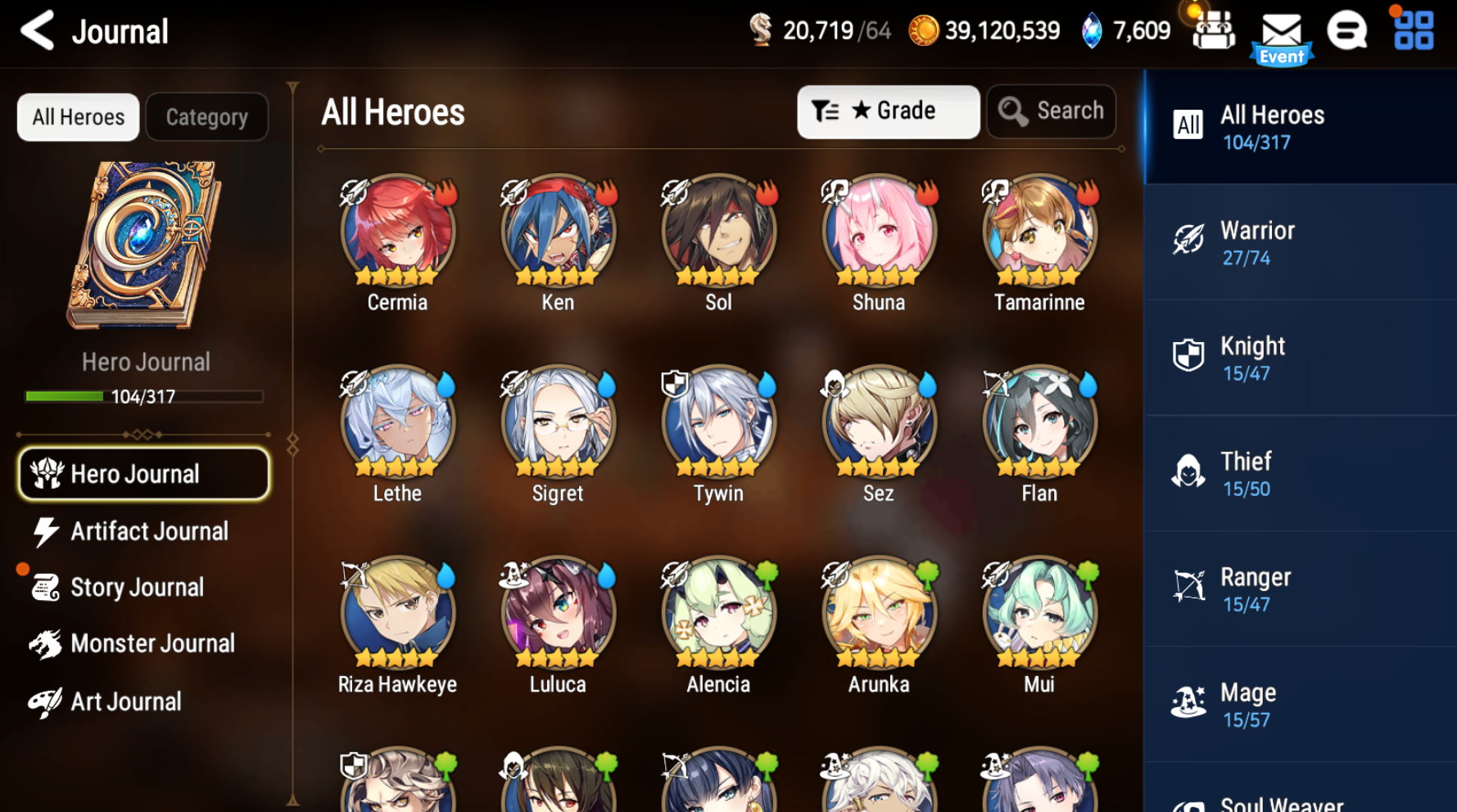Click the Hero Journal progress bar

tap(146, 396)
